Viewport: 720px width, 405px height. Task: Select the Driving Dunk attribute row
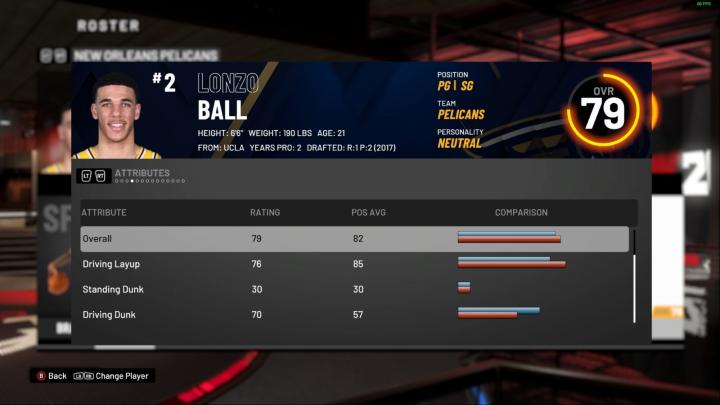(354, 314)
